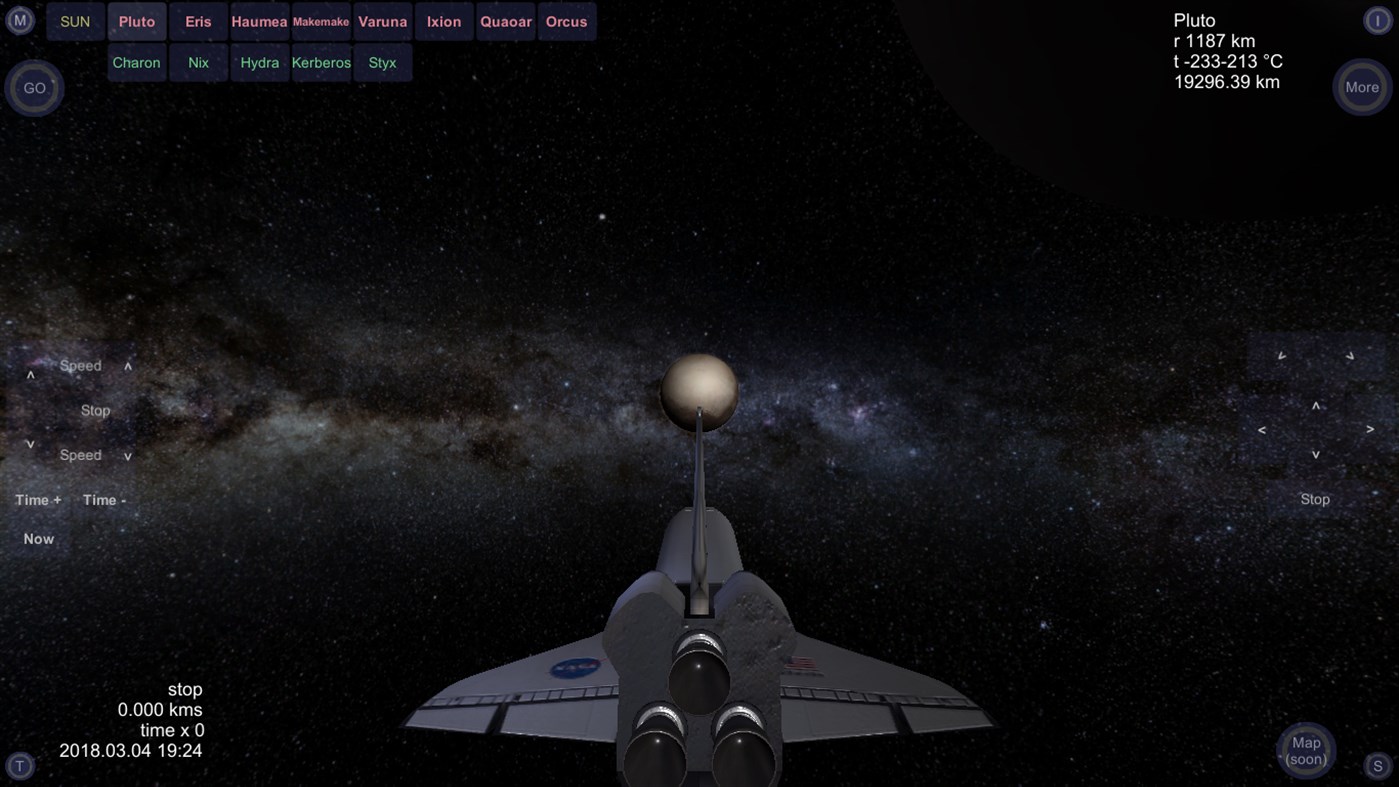The height and width of the screenshot is (787, 1399).
Task: Open the info panel using the I icon
Action: [x=1379, y=19]
